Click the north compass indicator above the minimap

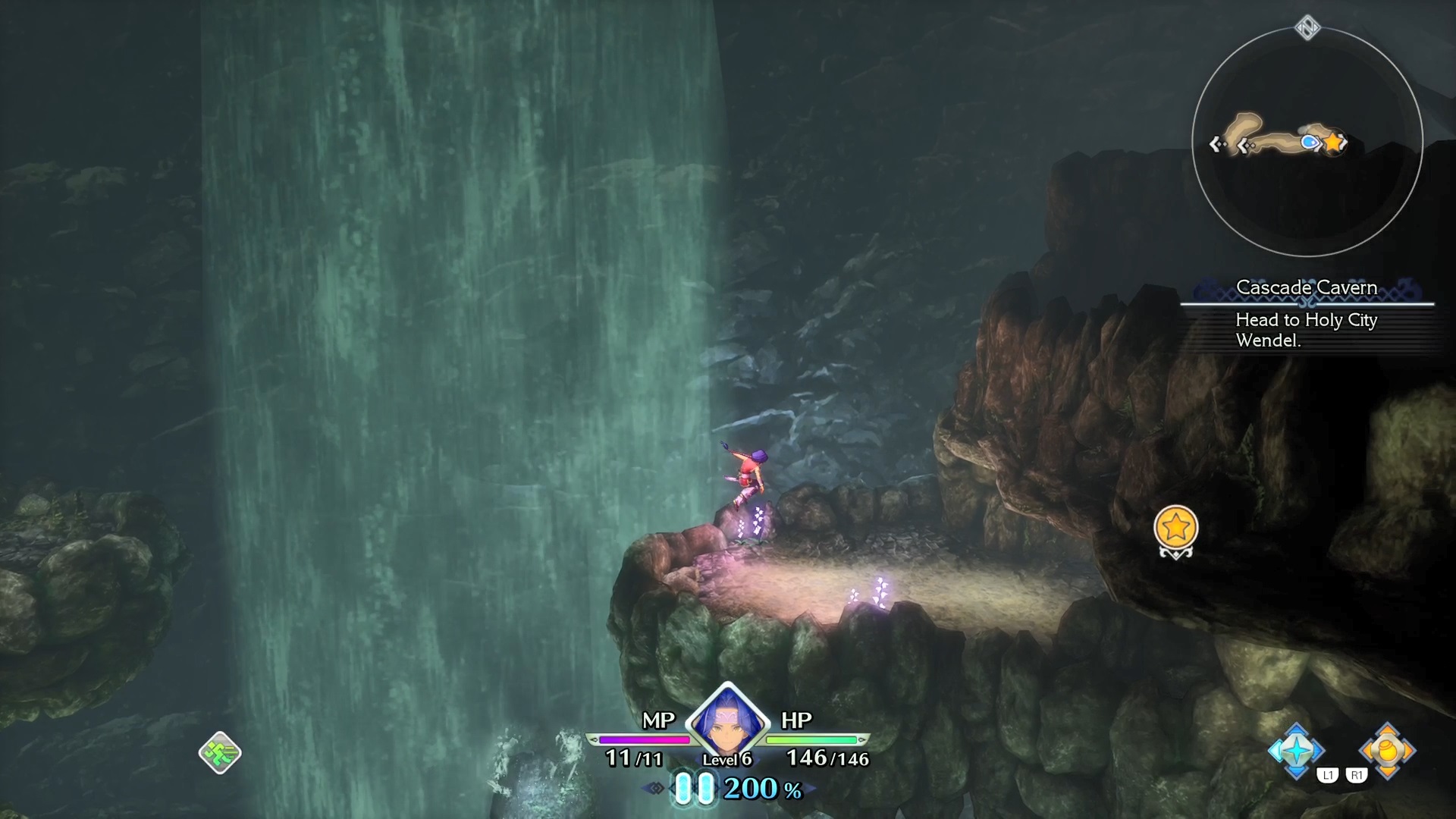click(1307, 28)
